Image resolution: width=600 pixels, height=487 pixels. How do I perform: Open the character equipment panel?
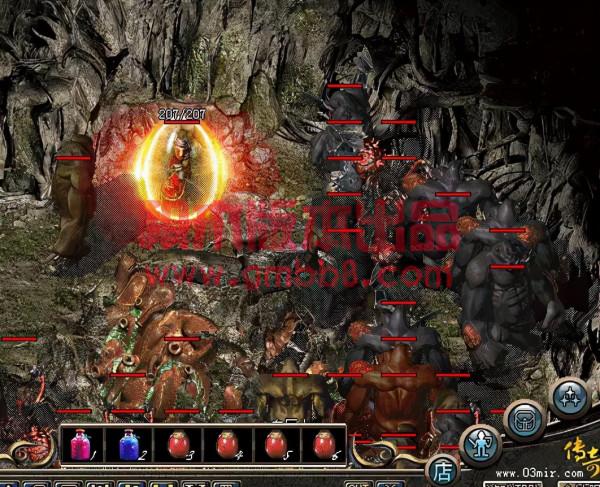482,445
